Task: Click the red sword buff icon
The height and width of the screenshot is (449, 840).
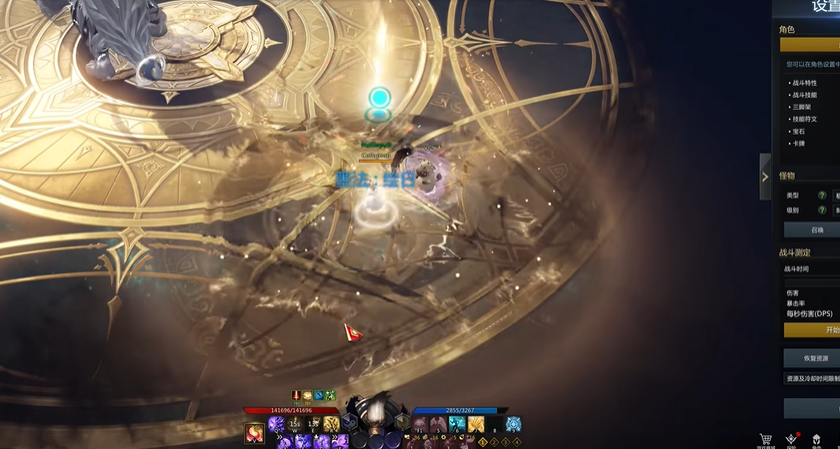Action: point(296,396)
